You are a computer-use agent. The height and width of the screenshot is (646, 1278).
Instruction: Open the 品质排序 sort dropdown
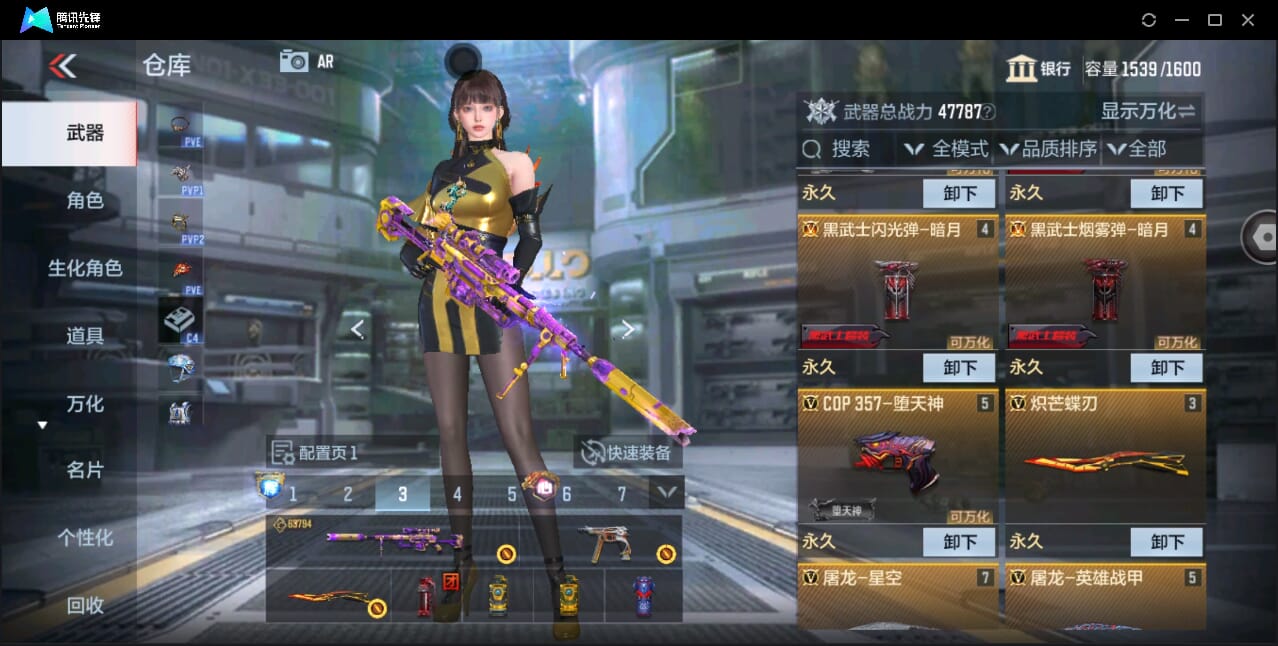click(x=1048, y=149)
